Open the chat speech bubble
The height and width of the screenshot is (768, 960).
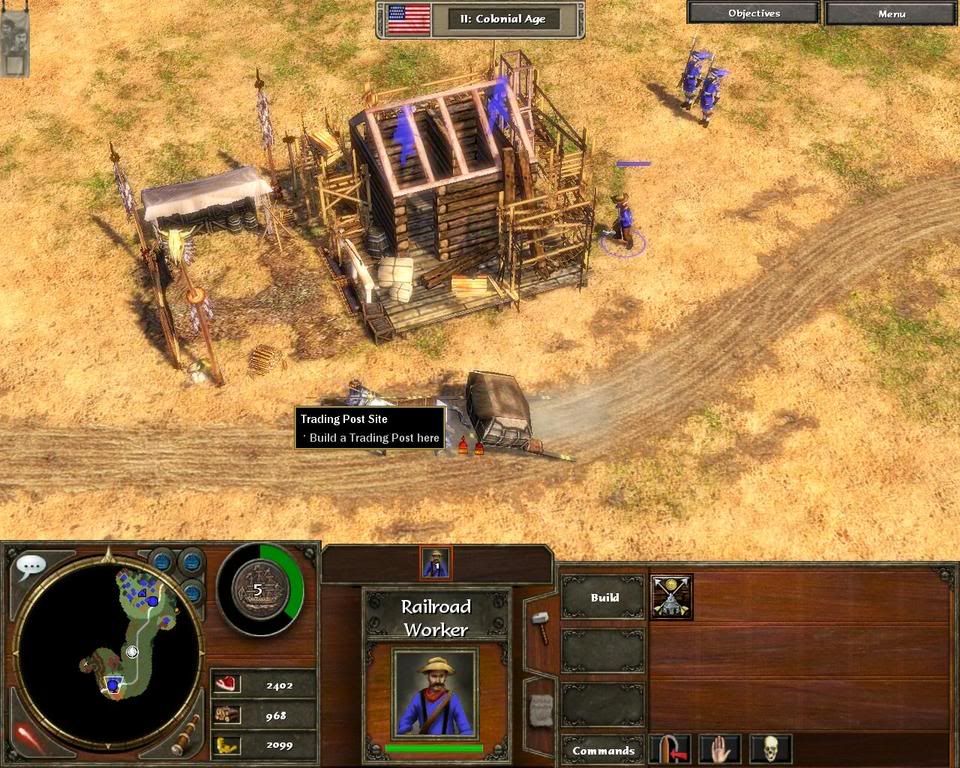pos(30,566)
